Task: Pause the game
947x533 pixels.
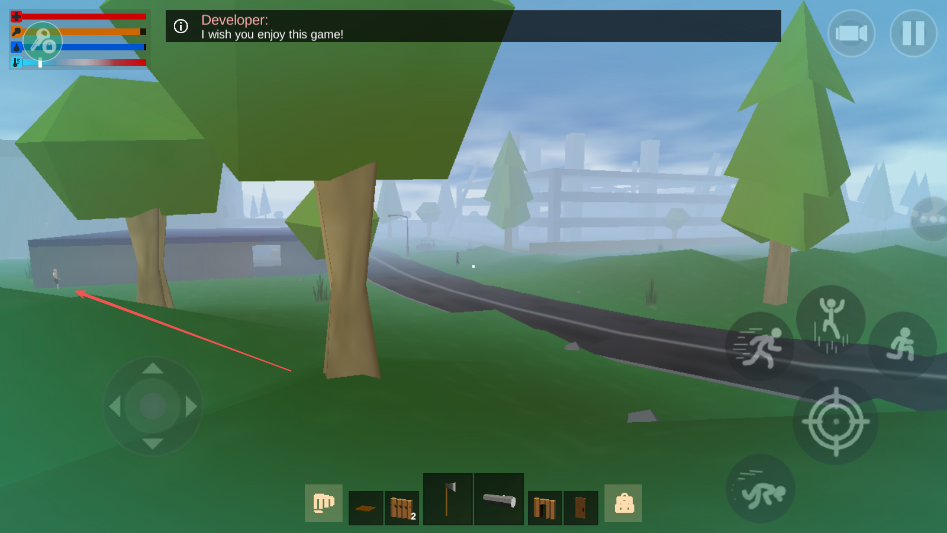Action: (x=913, y=33)
